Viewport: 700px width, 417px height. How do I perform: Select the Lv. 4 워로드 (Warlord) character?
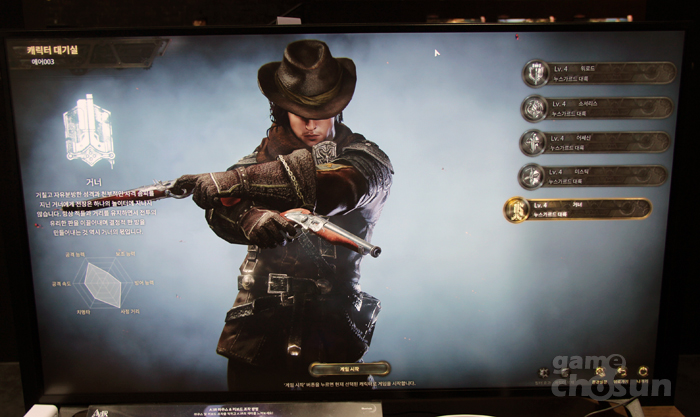click(x=596, y=73)
